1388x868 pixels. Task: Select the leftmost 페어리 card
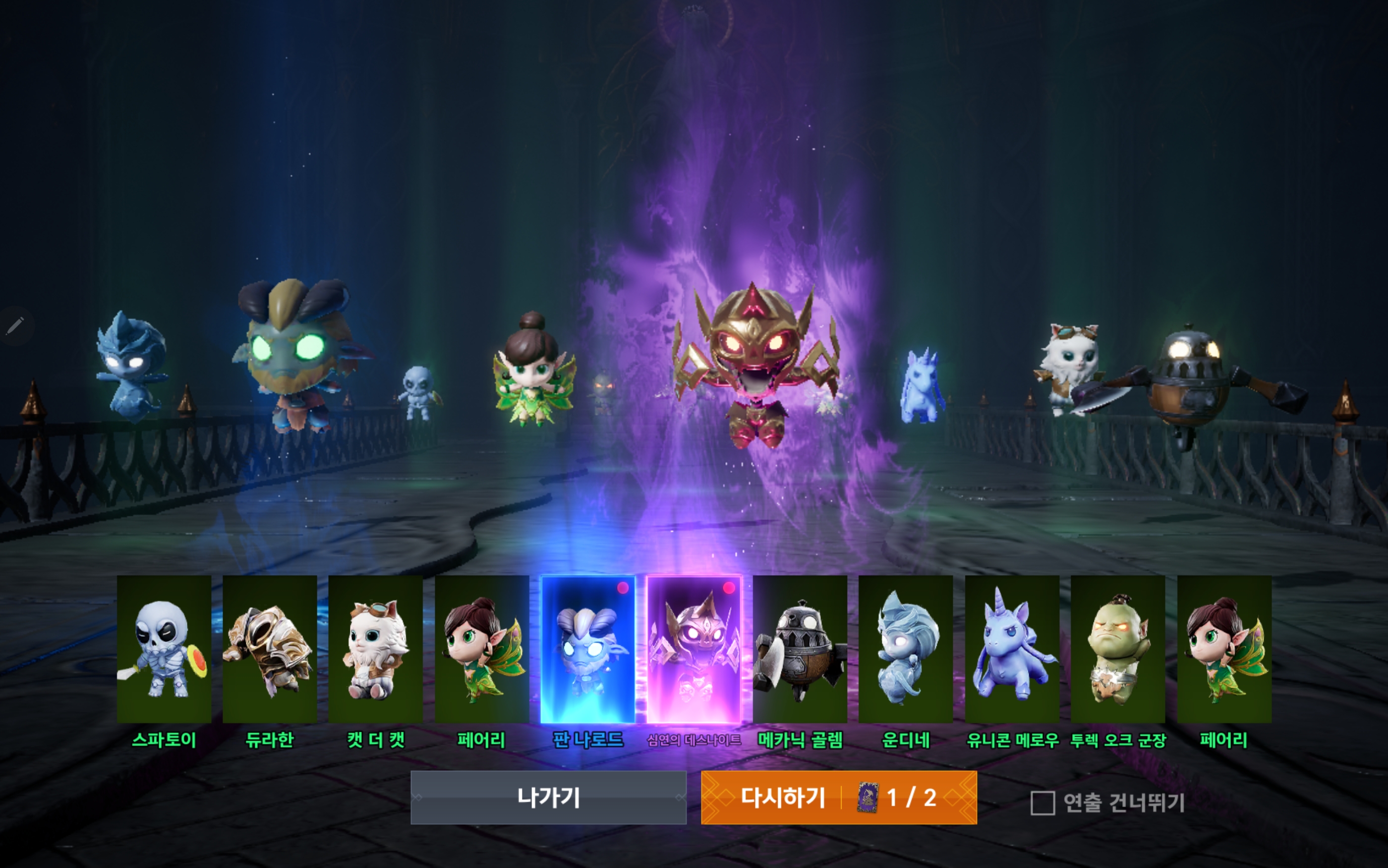[x=482, y=649]
